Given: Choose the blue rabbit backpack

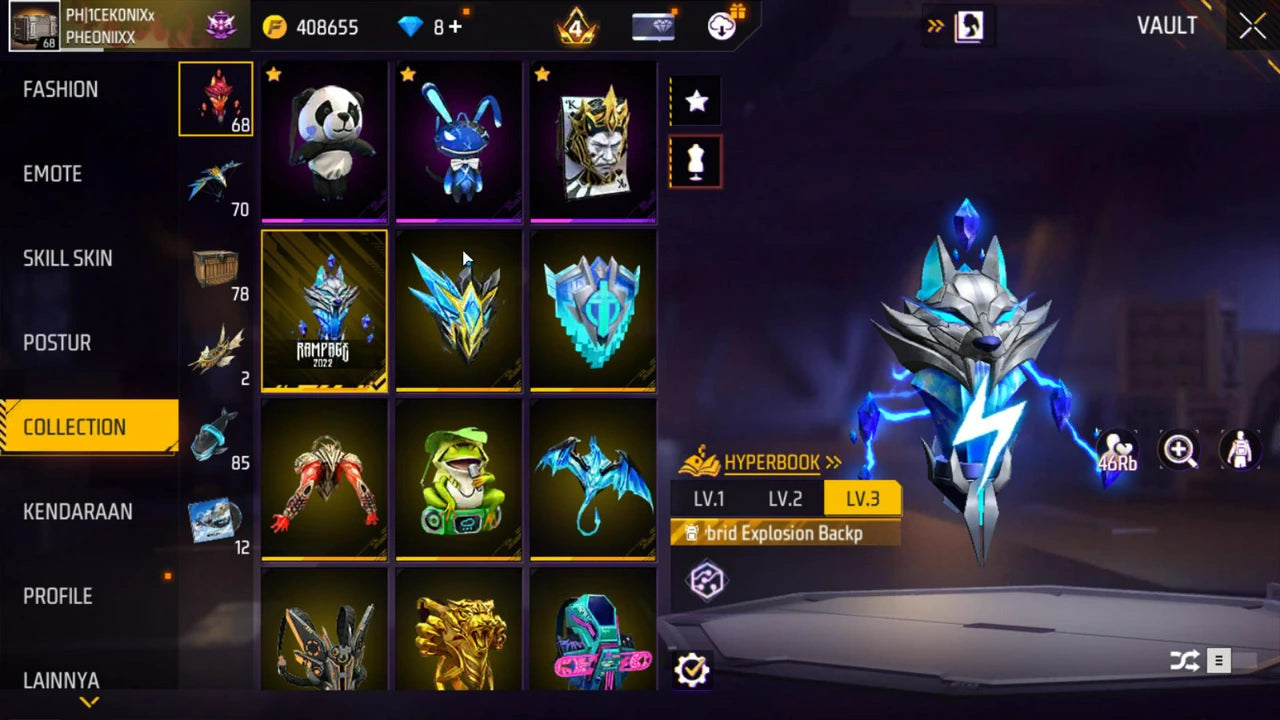Looking at the screenshot, I should point(458,140).
